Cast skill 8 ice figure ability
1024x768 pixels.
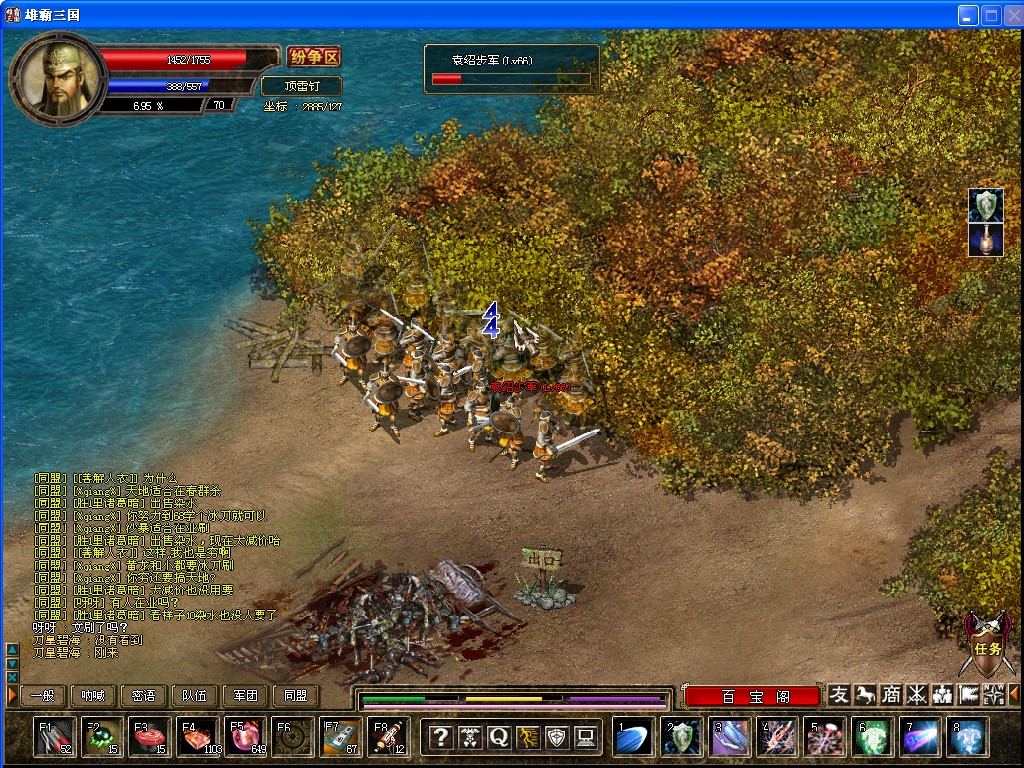click(968, 738)
